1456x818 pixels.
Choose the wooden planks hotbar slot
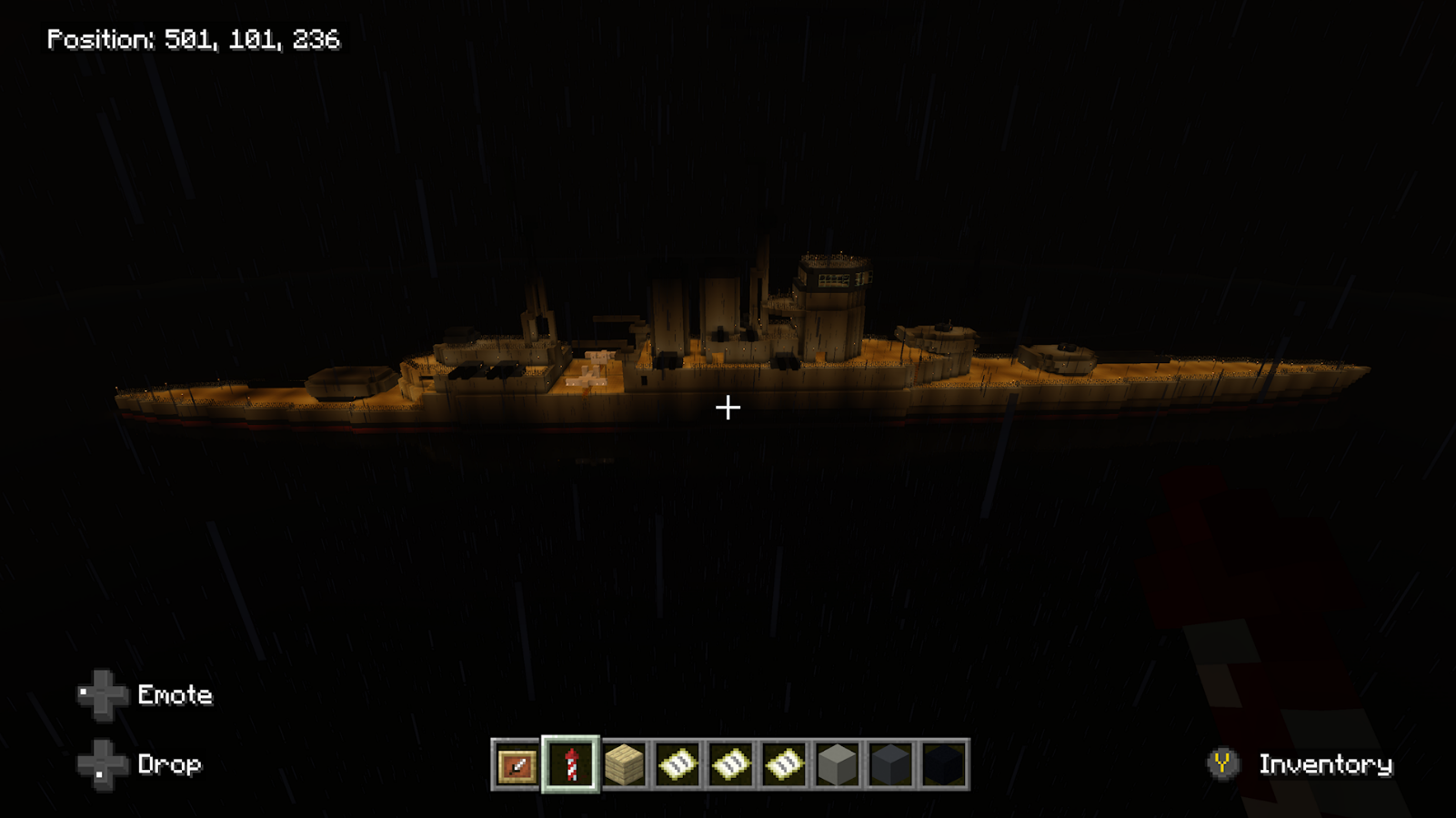click(624, 765)
